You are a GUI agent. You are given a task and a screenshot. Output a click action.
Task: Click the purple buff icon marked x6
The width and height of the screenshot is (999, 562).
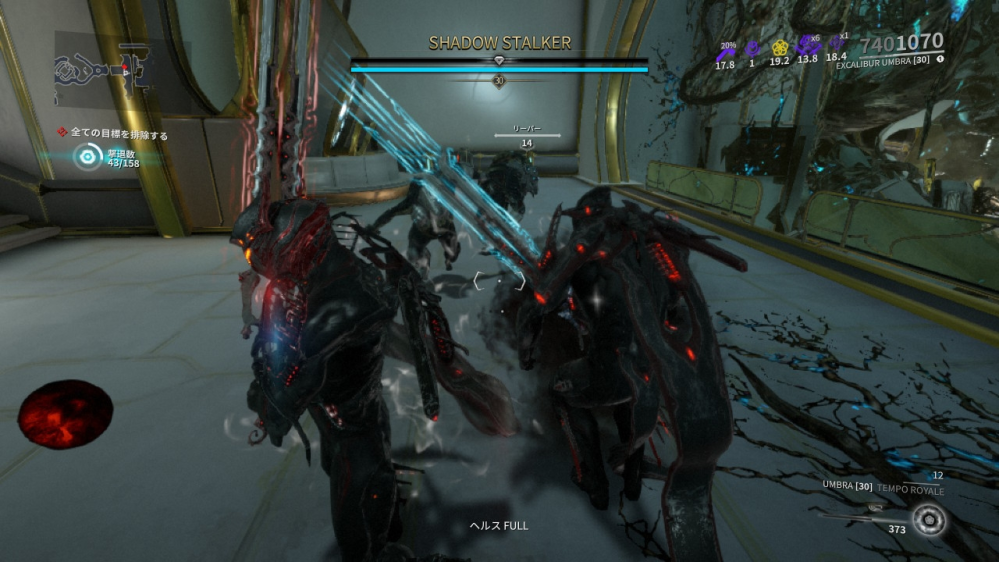(807, 46)
